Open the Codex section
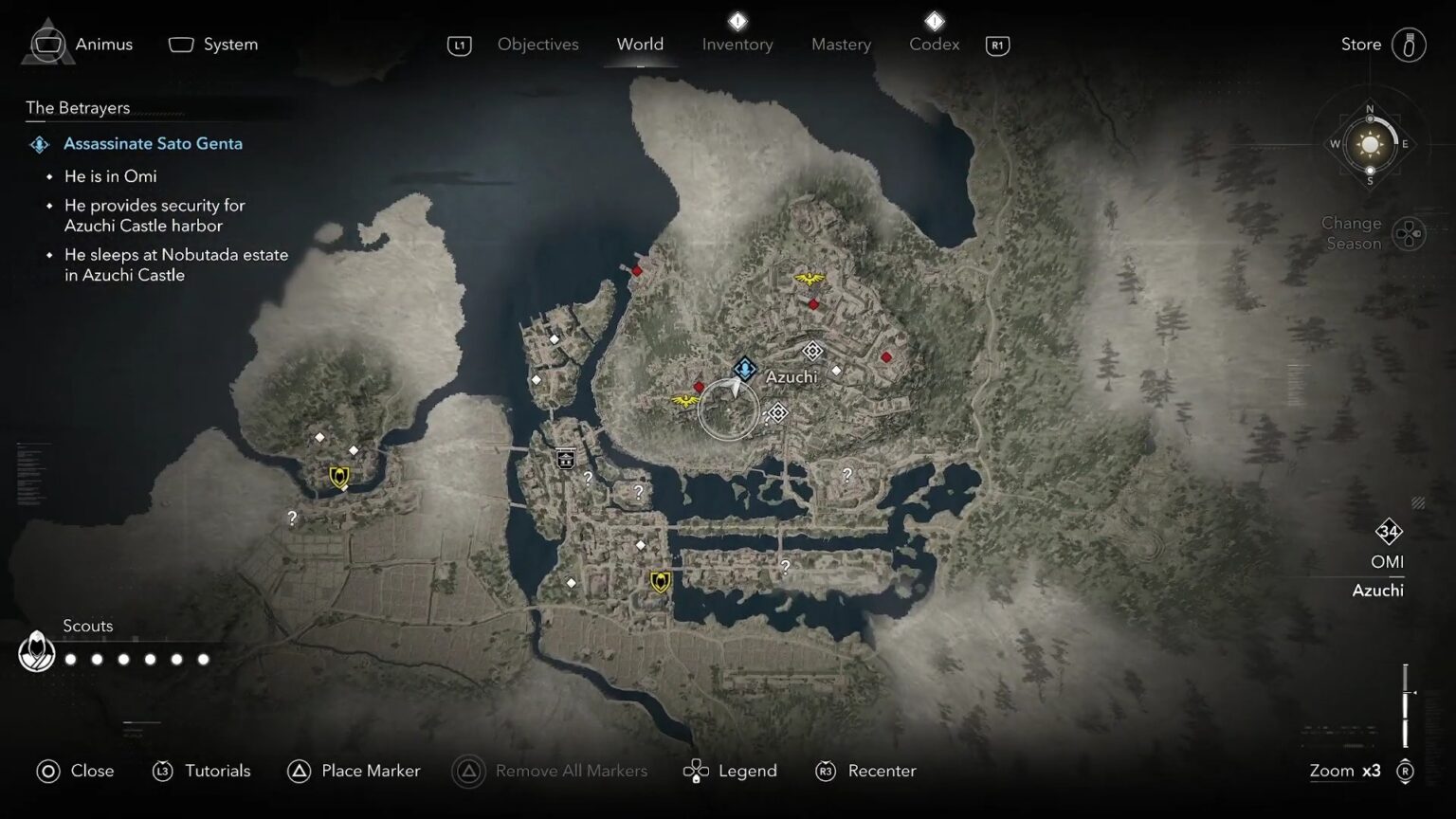1456x819 pixels. click(933, 44)
